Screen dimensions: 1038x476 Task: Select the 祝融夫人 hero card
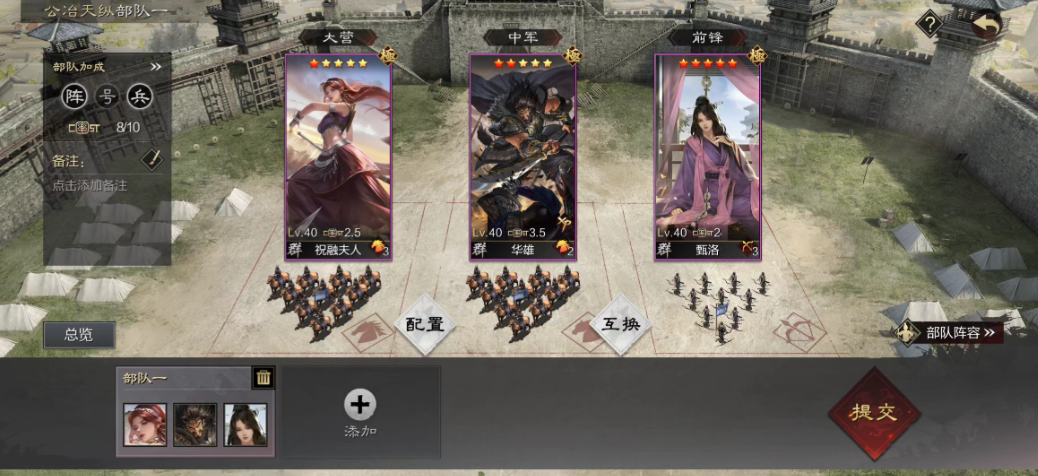click(x=338, y=157)
